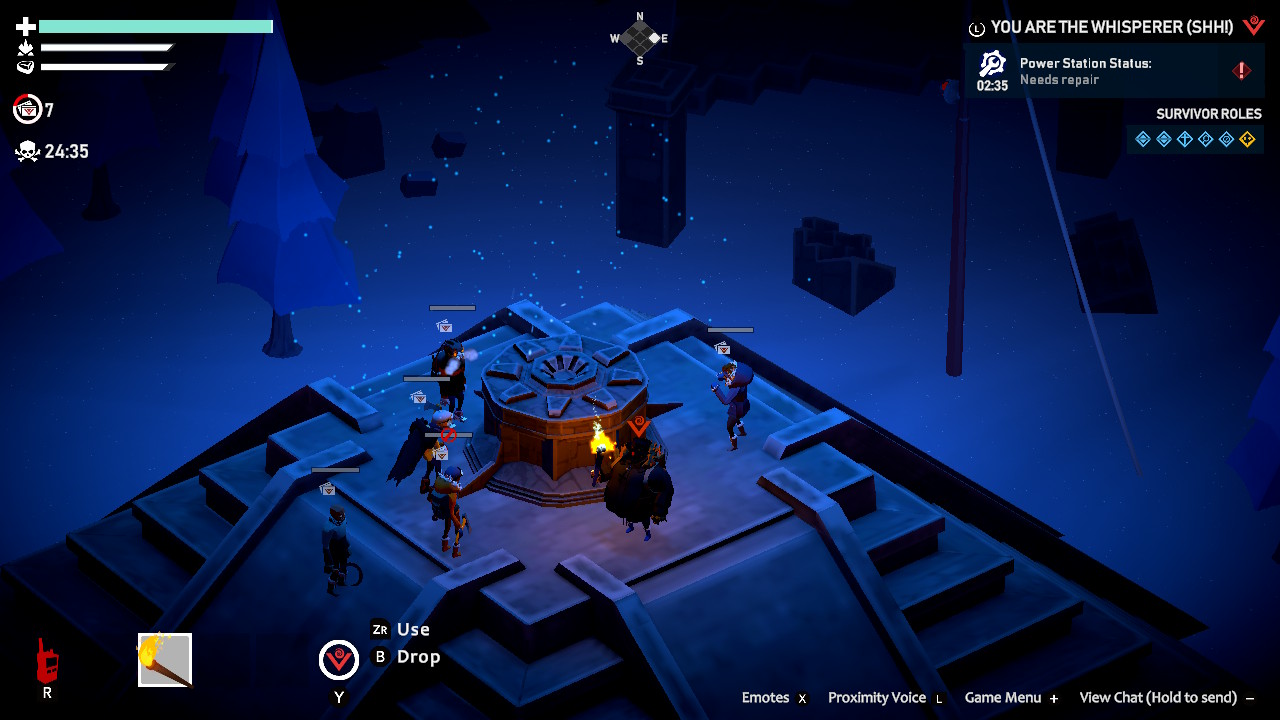Click the circular objective progress icon showing 7
1280x720 pixels.
[x=27, y=108]
